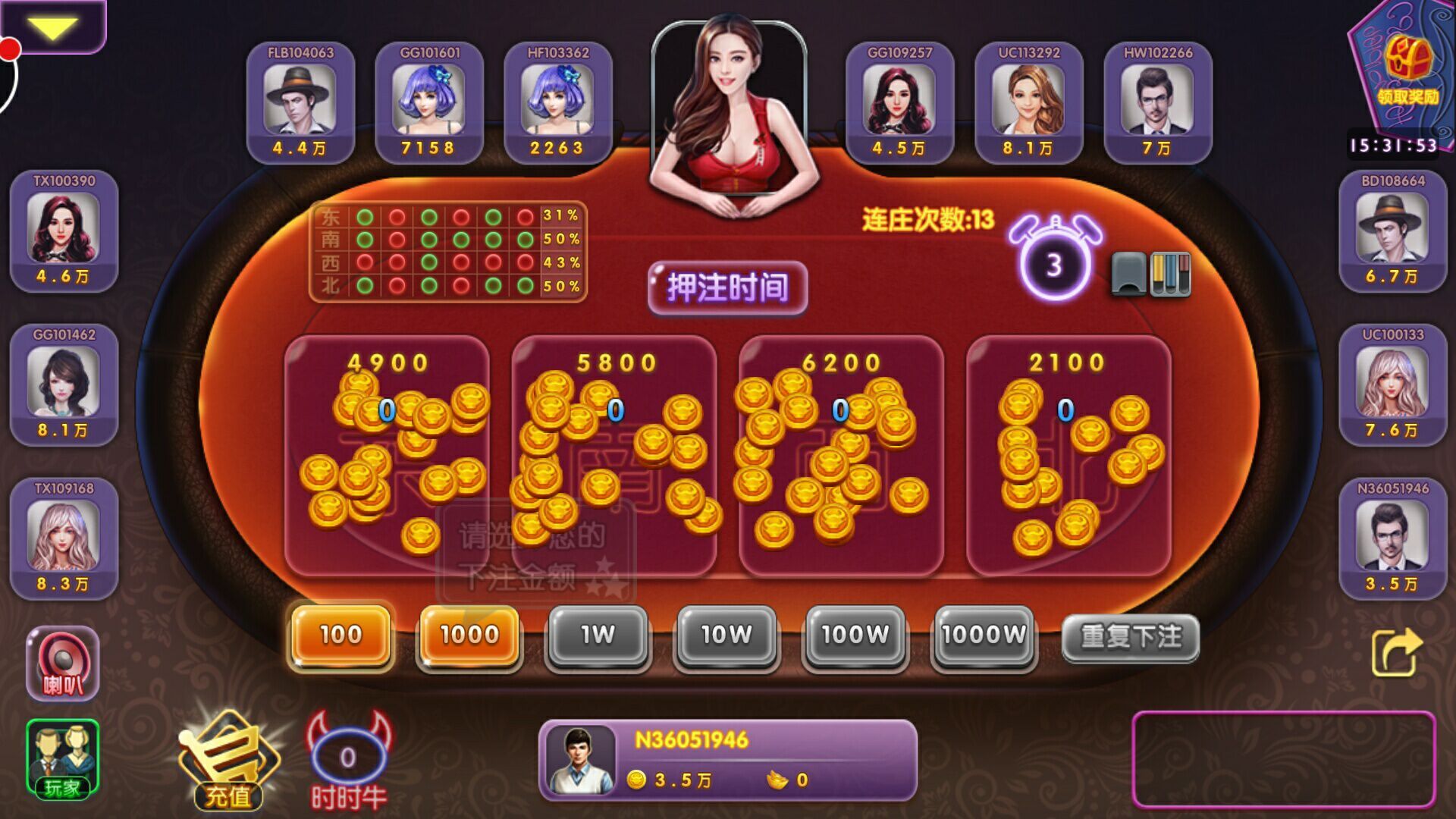1456x819 pixels.
Task: Select the 1000W betting chip
Action: coord(984,637)
